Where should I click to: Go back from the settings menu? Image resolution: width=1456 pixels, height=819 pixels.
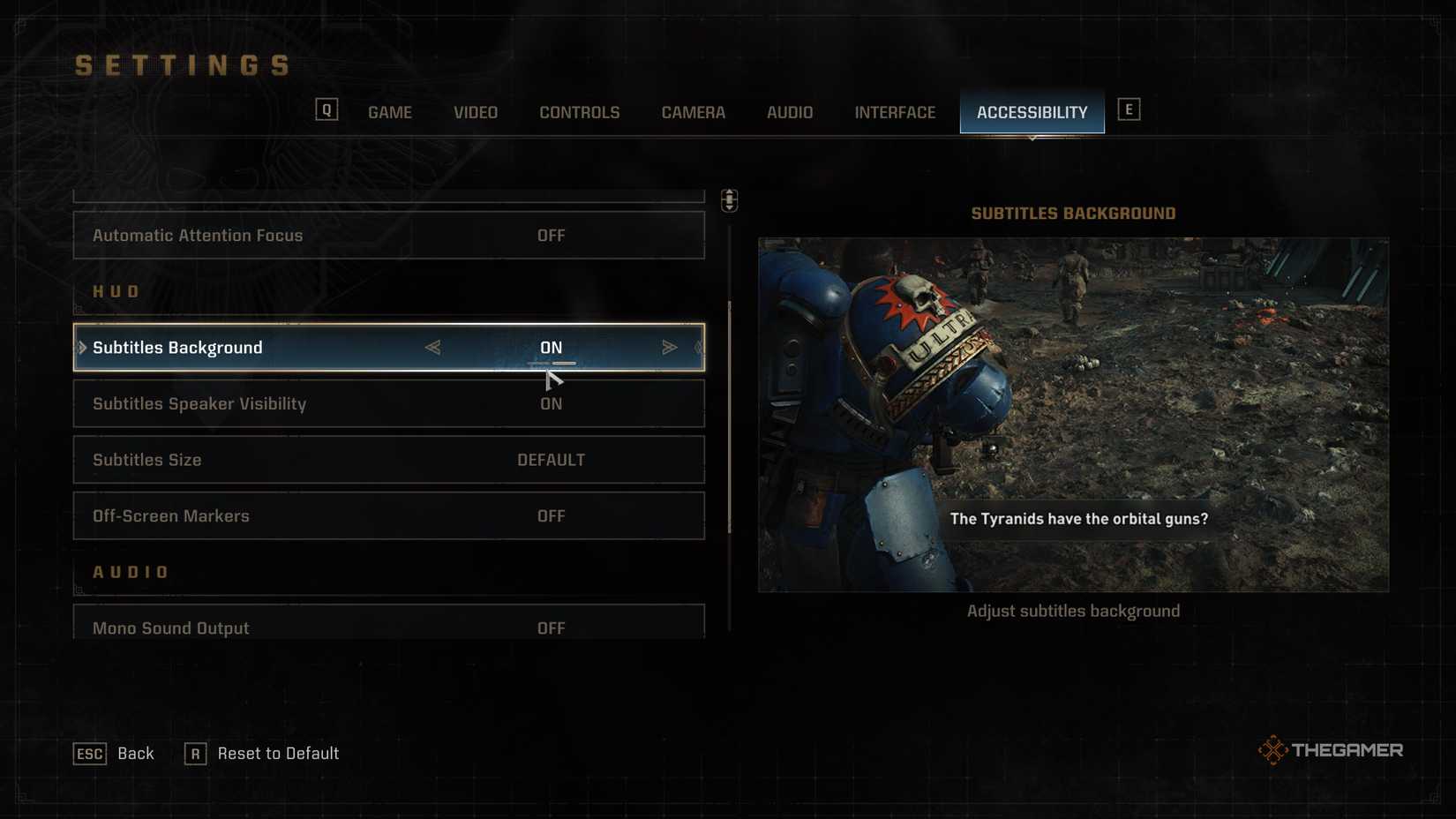pos(114,754)
